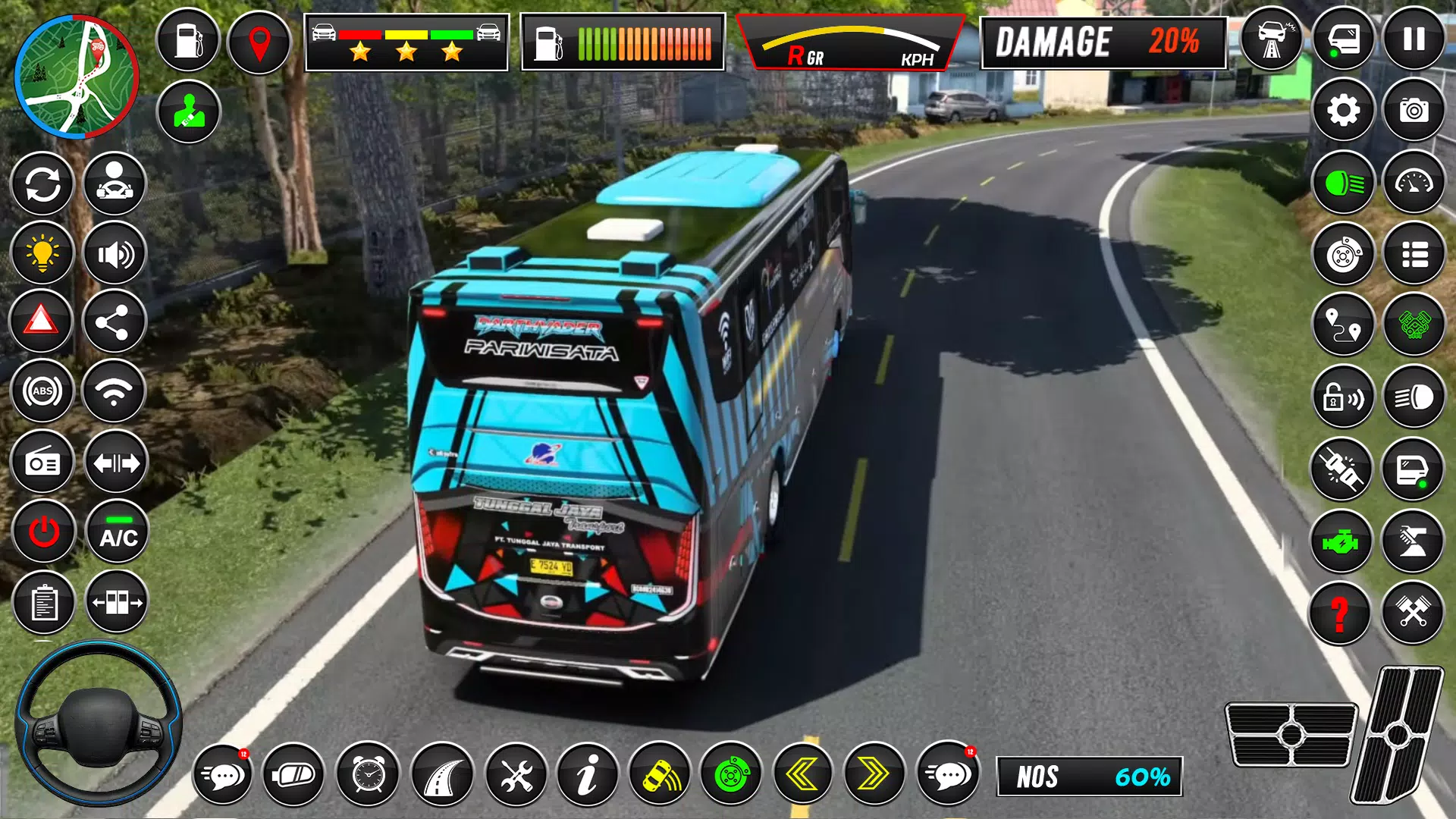Open the circular minimap
This screenshot has width=1456, height=819.
(76, 77)
